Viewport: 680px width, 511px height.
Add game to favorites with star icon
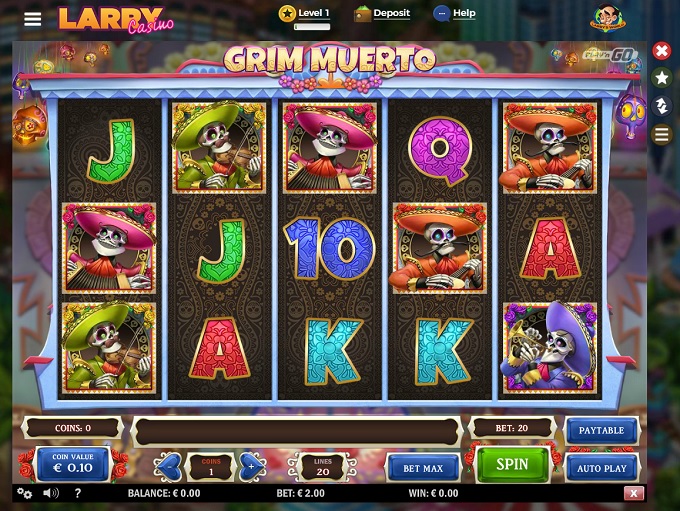pyautogui.click(x=661, y=77)
